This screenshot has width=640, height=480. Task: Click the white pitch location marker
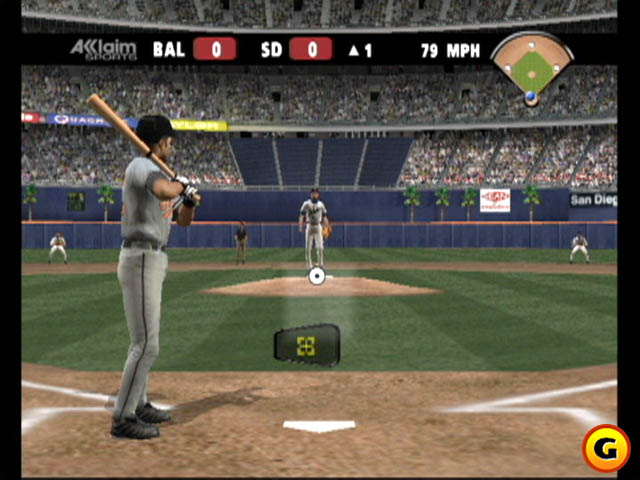point(317,276)
